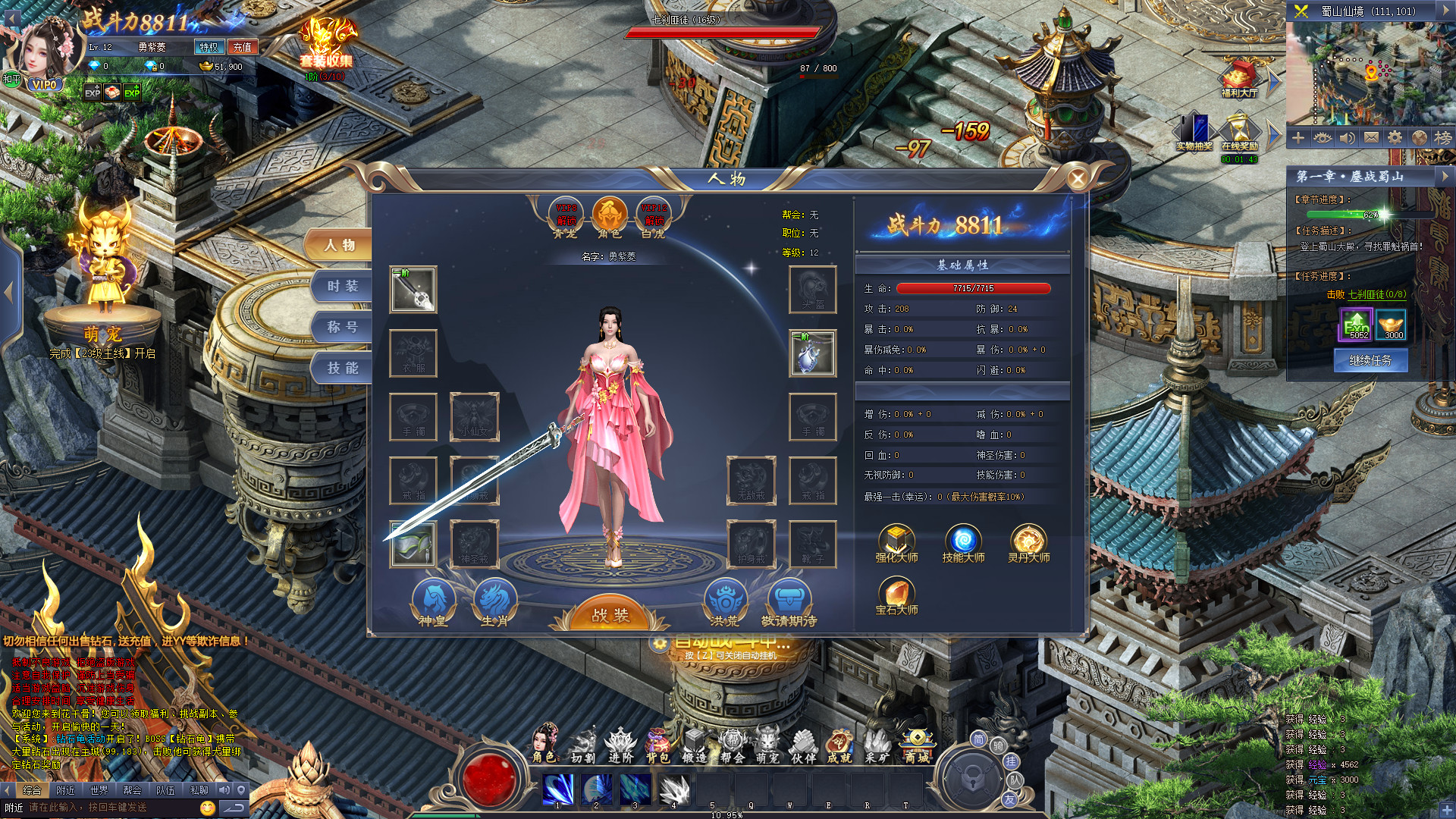The height and width of the screenshot is (819, 1456).
Task: Select the equipped weapon slot
Action: coord(413,289)
